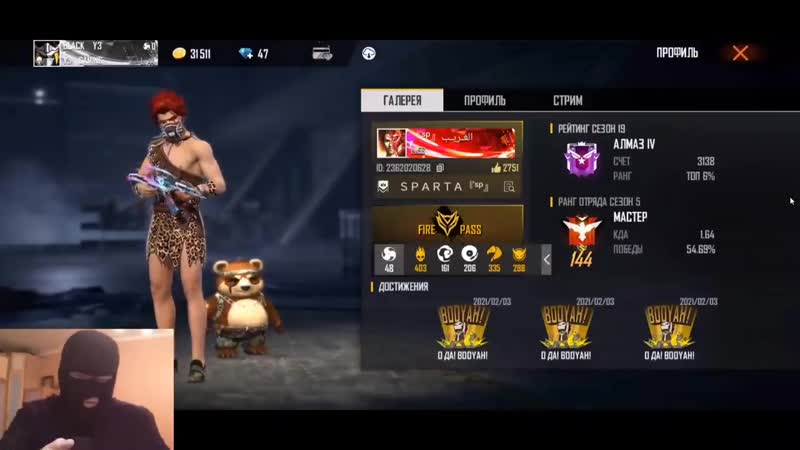Open the card icon in the top bar
Viewport: 800px width, 450px height.
322,54
